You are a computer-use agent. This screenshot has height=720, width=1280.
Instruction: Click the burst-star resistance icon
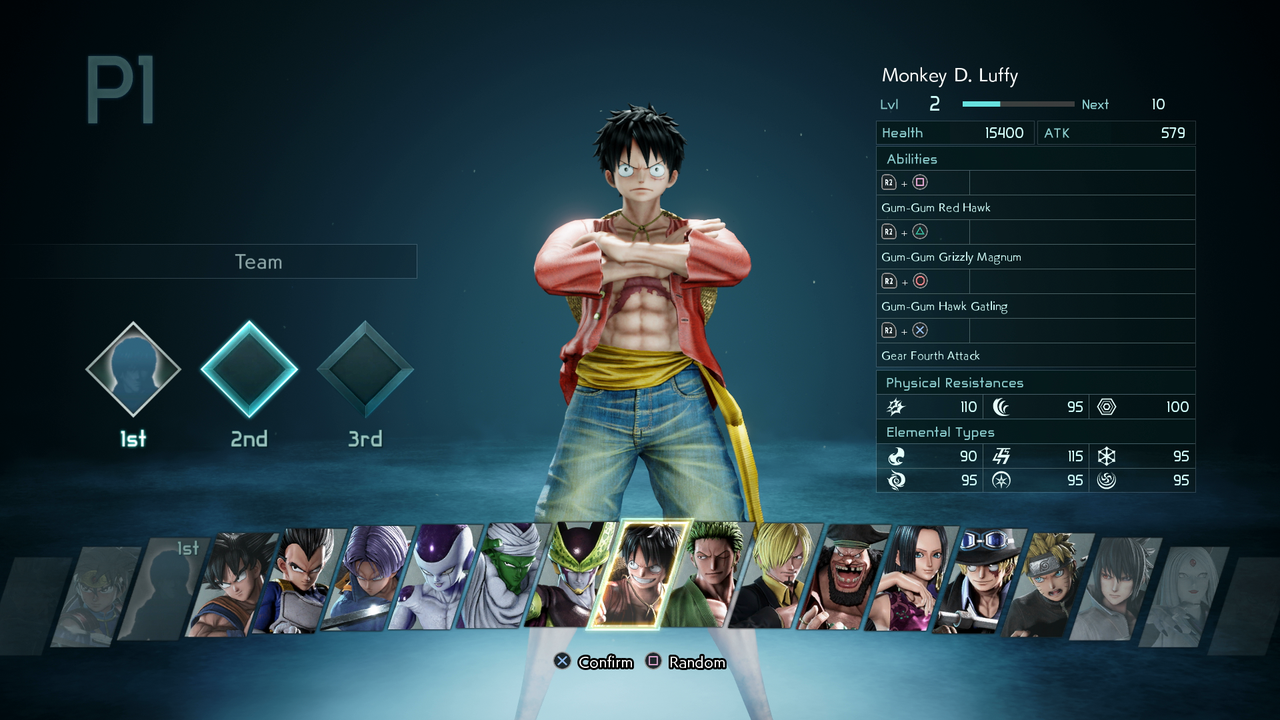click(x=896, y=407)
